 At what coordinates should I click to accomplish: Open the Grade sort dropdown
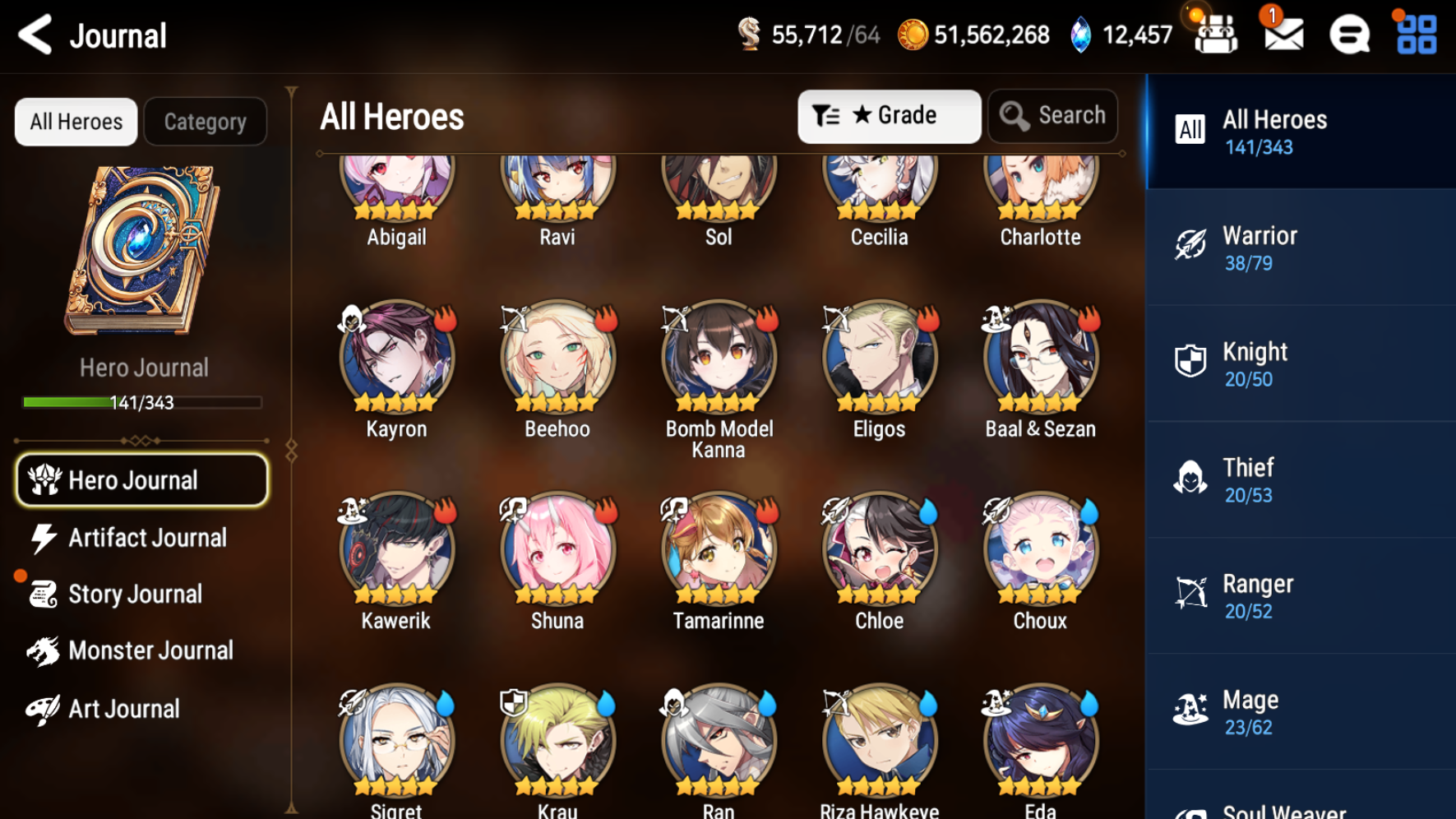(x=889, y=116)
